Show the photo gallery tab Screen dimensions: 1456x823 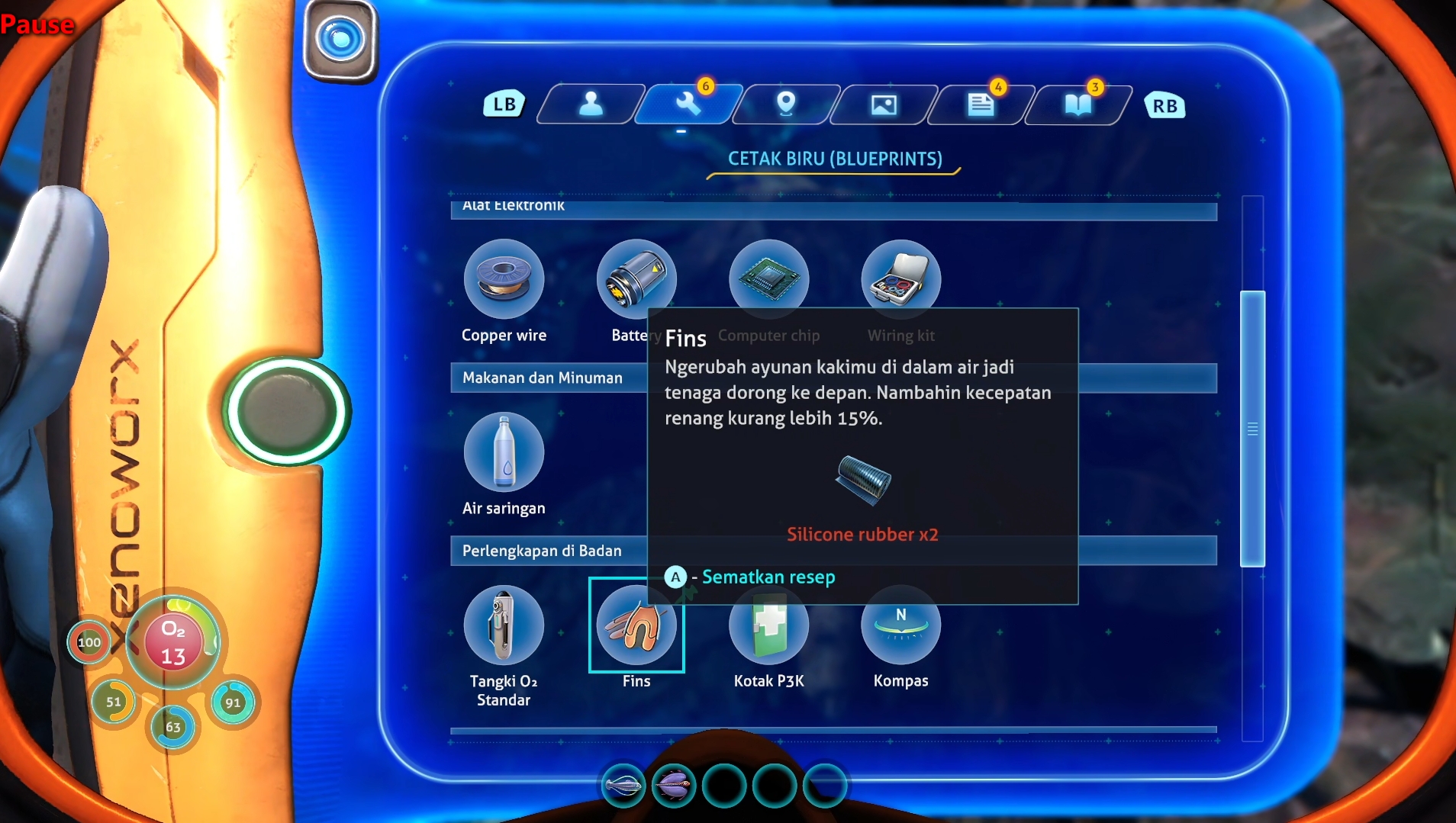pyautogui.click(x=883, y=104)
